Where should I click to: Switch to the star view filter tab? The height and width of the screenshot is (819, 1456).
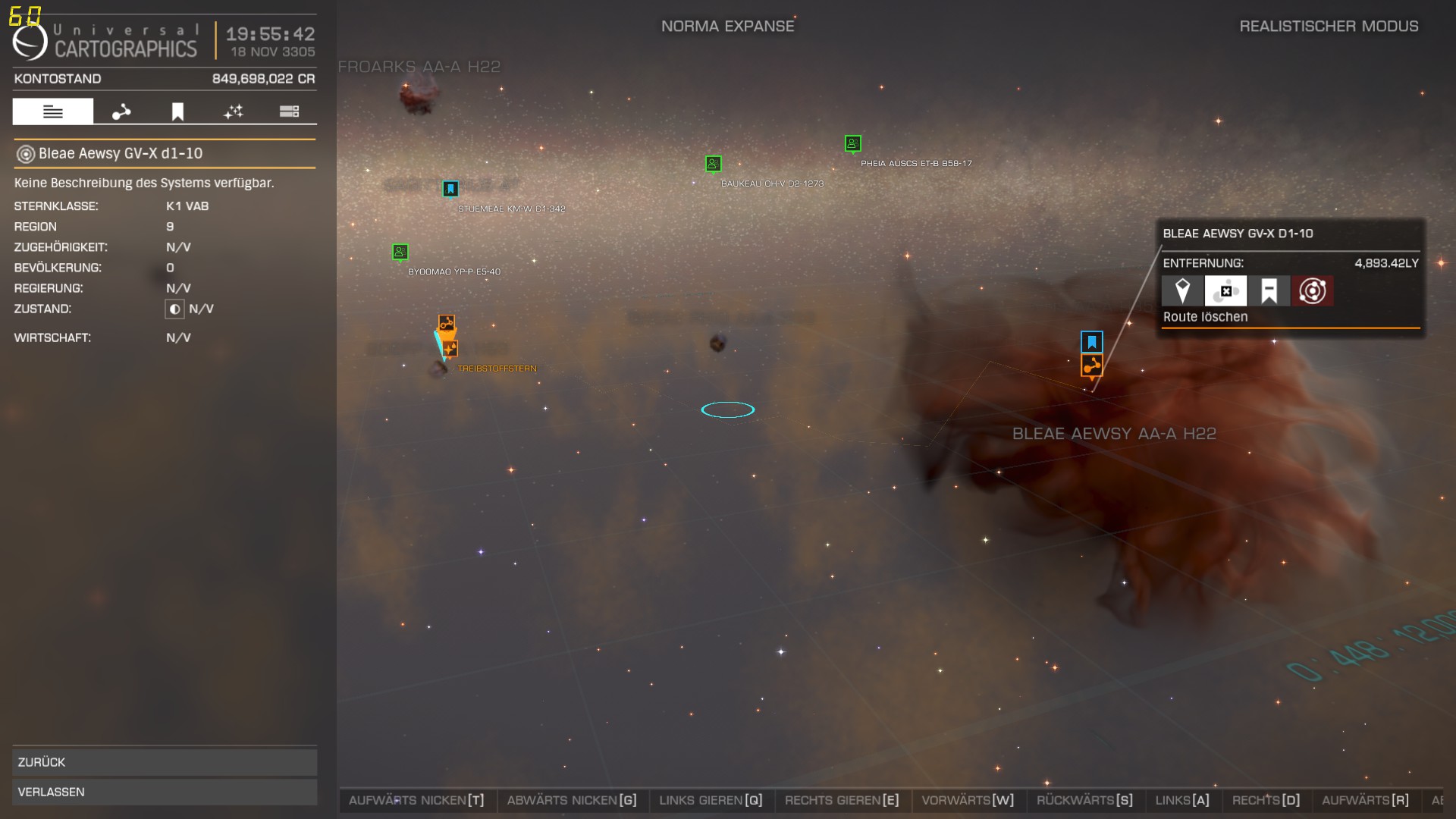pyautogui.click(x=234, y=111)
